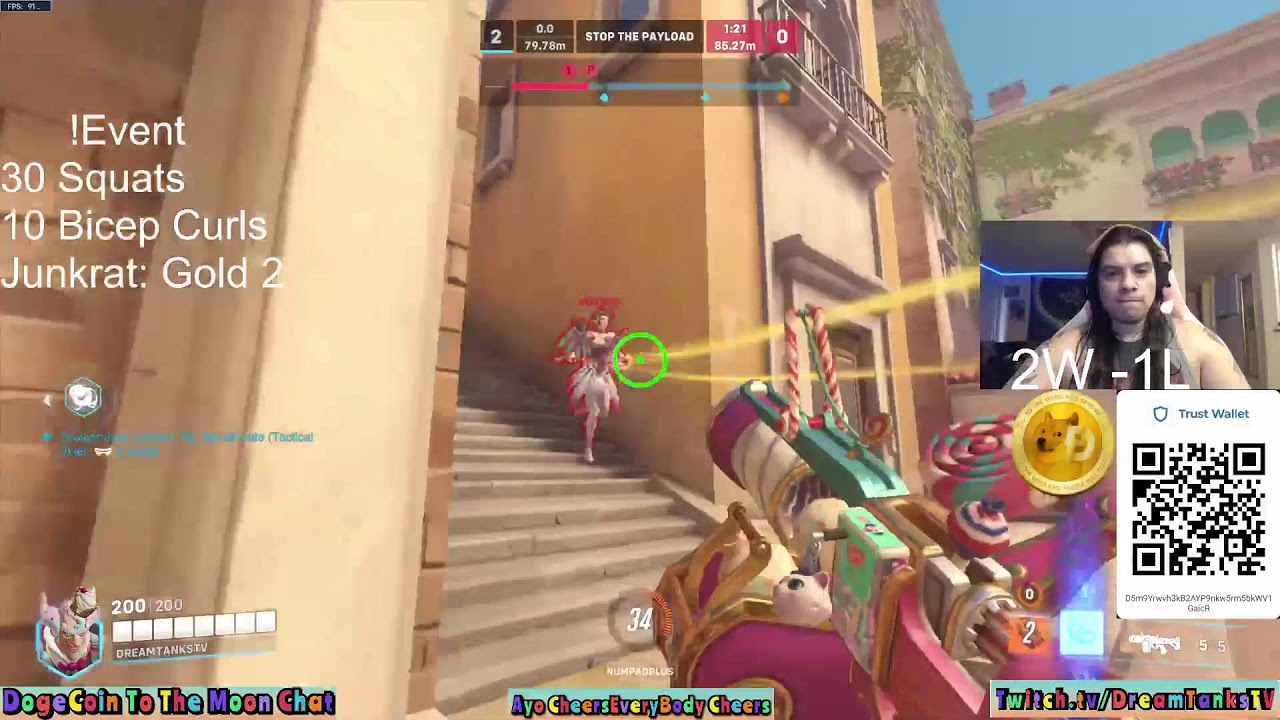Screen dimensions: 1280x720
Task: Activate the Concussion Mine ability with 2 charges
Action: pyautogui.click(x=1030, y=633)
